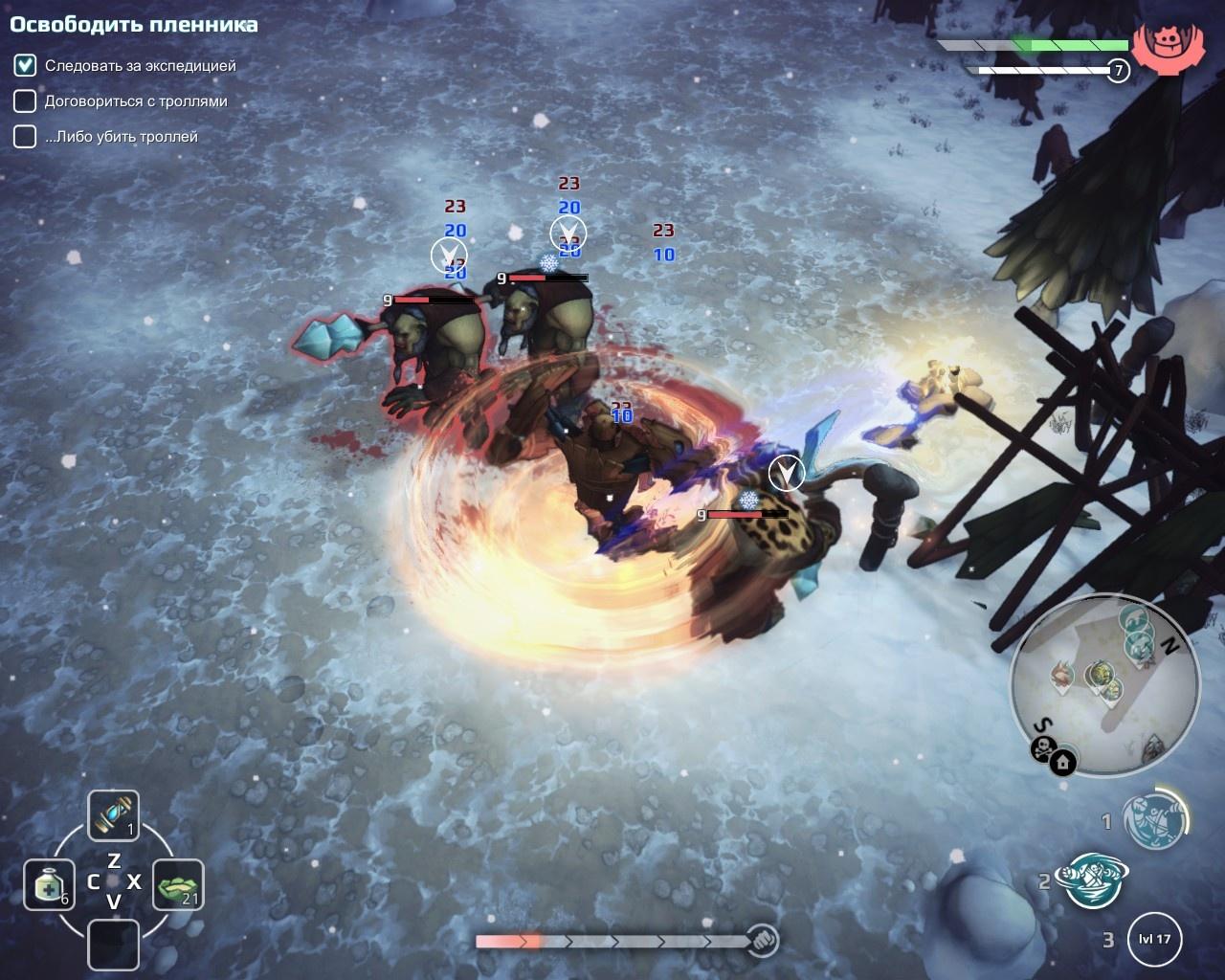Image resolution: width=1225 pixels, height=980 pixels.
Task: Trigger the whirlwind spin ability
Action: [1091, 880]
